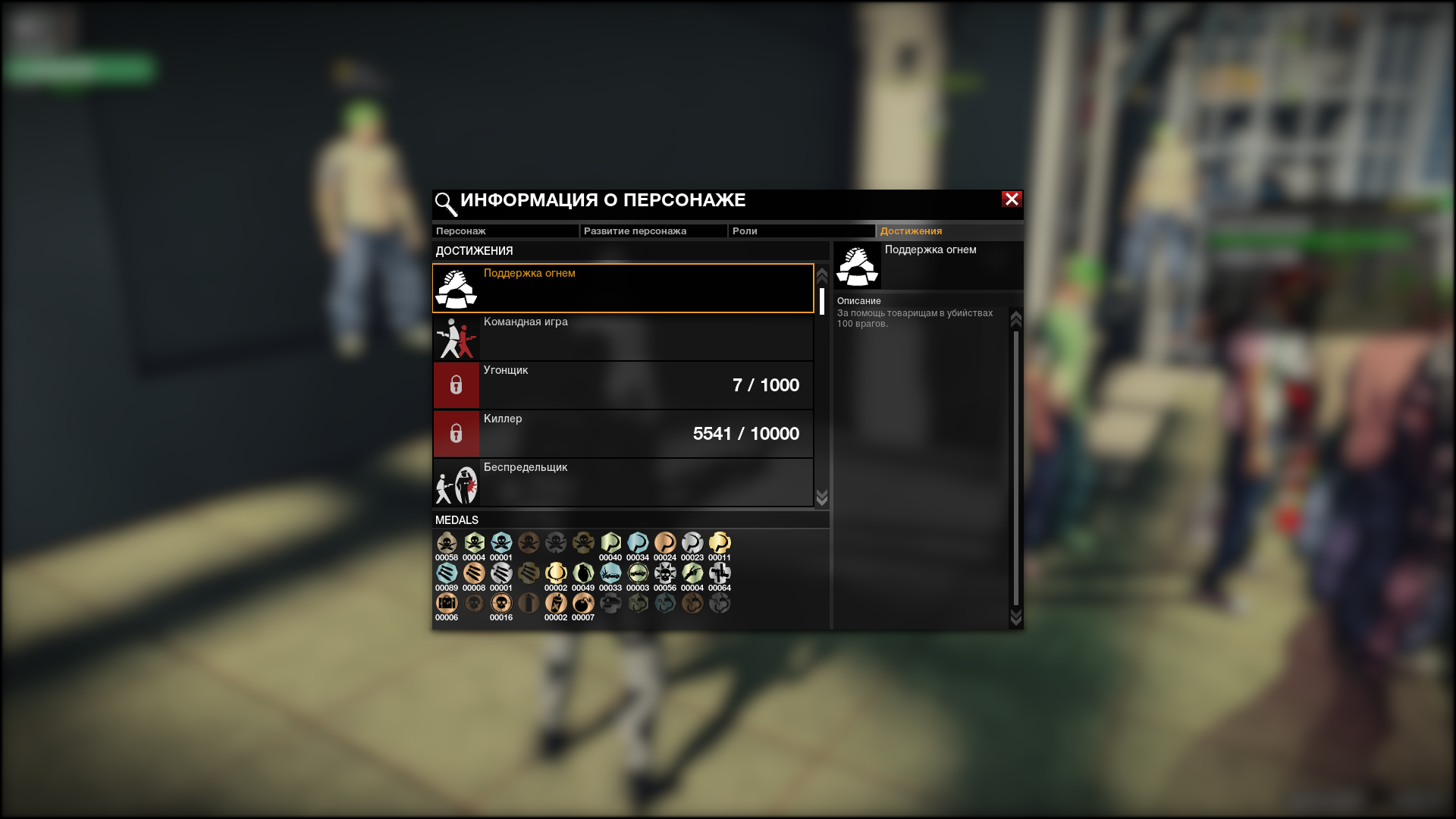Open the Развитие персонажа tab
1456x819 pixels.
pyautogui.click(x=653, y=231)
